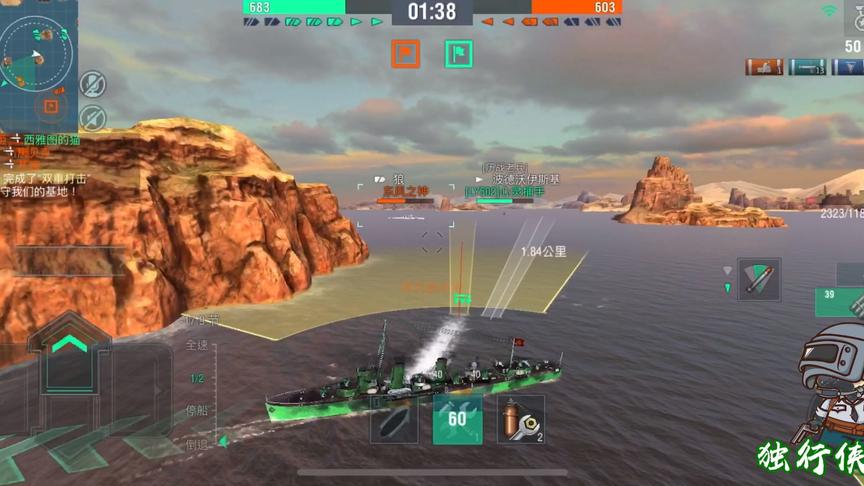Image resolution: width=864 pixels, height=486 pixels.
Task: Use the repair wrench consumable
Action: pos(520,419)
